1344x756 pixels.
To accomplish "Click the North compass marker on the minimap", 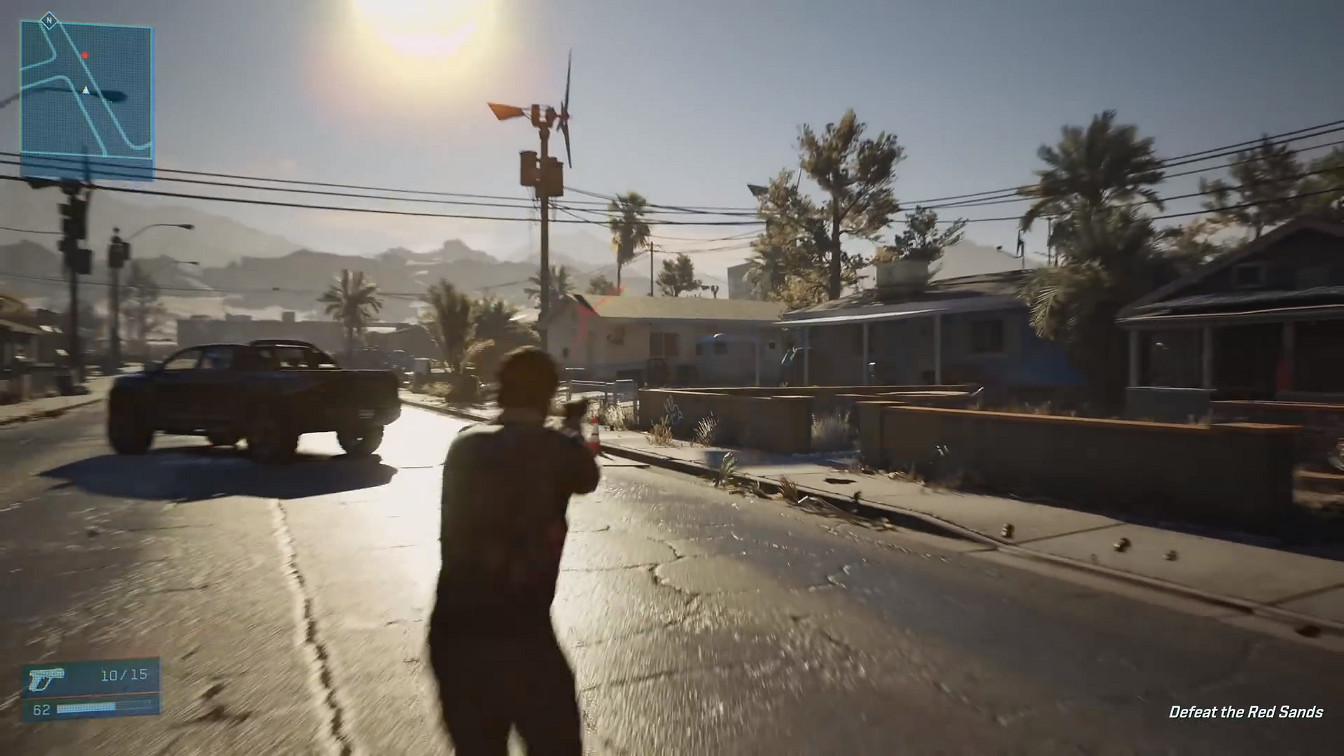I will tap(49, 21).
